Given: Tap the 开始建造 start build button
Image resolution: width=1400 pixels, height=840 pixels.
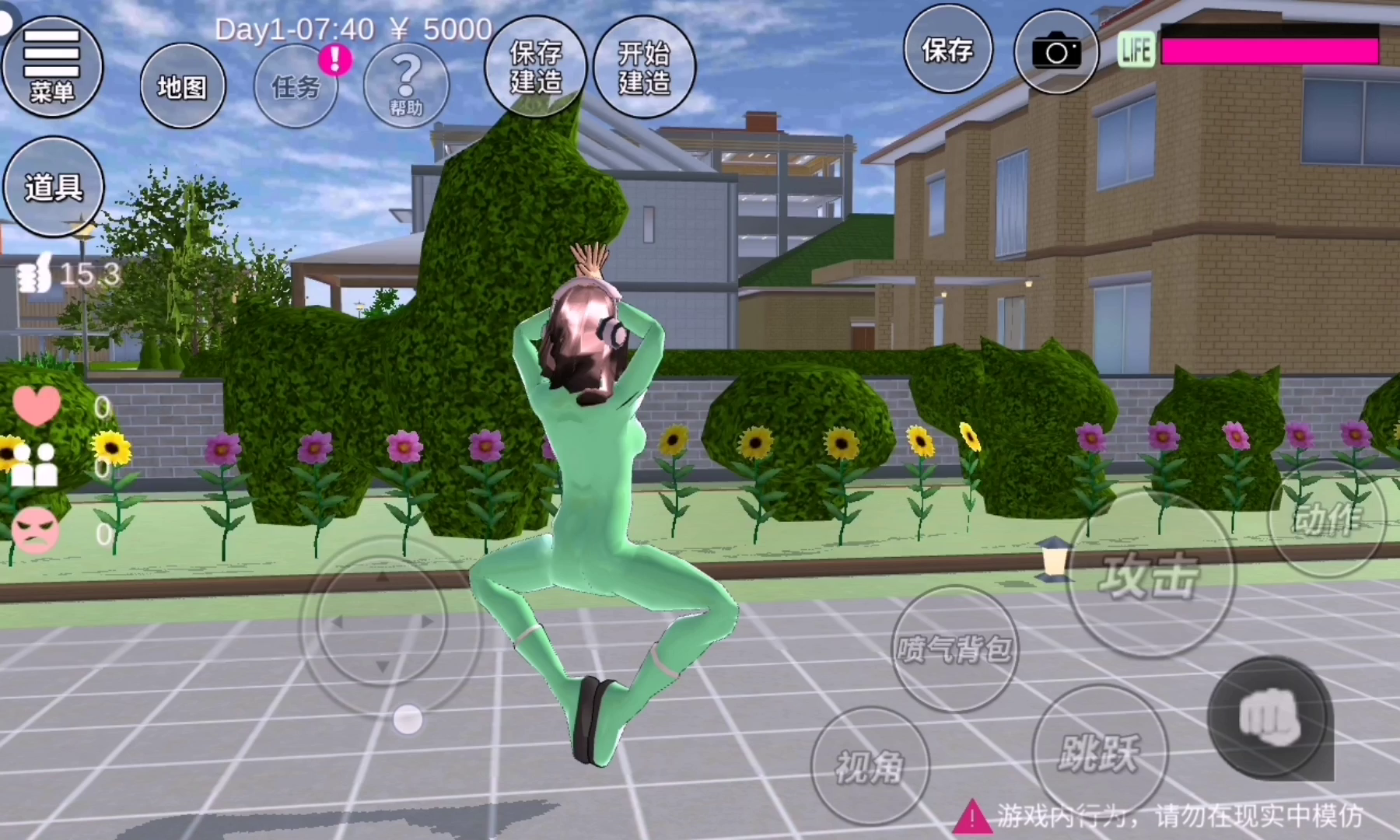Looking at the screenshot, I should click(x=644, y=67).
